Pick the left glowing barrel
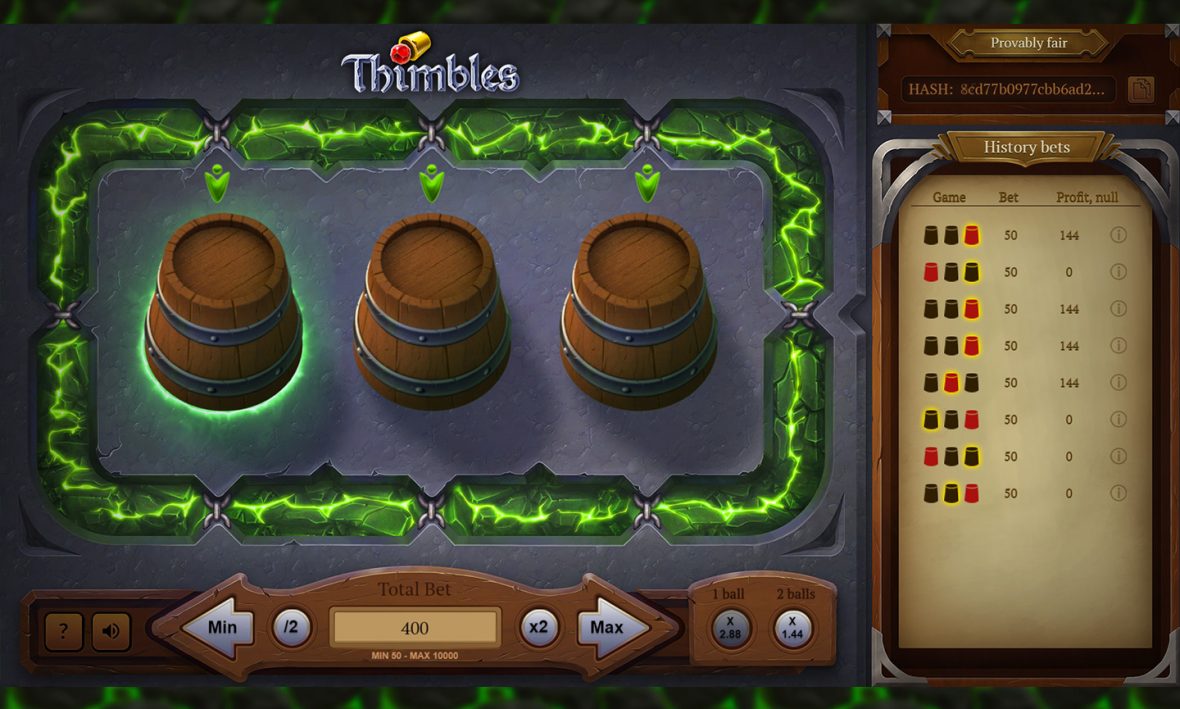 coord(224,308)
